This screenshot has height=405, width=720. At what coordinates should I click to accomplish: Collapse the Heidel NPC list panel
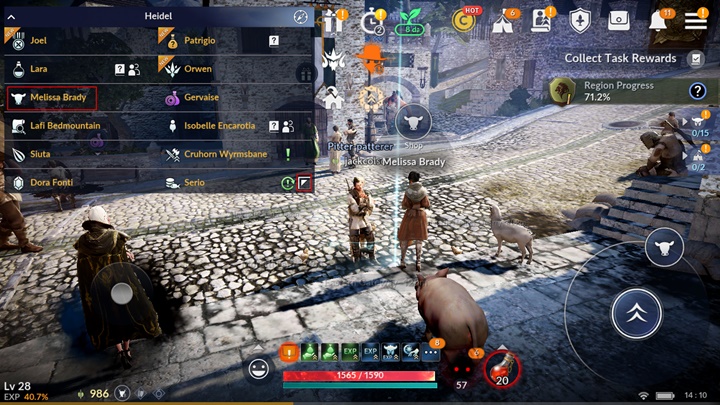(11, 17)
